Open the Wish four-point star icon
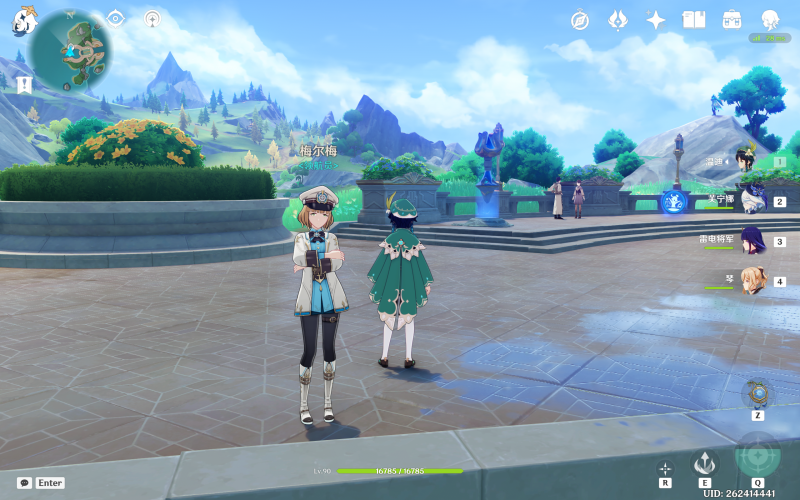The image size is (800, 500). tap(656, 20)
